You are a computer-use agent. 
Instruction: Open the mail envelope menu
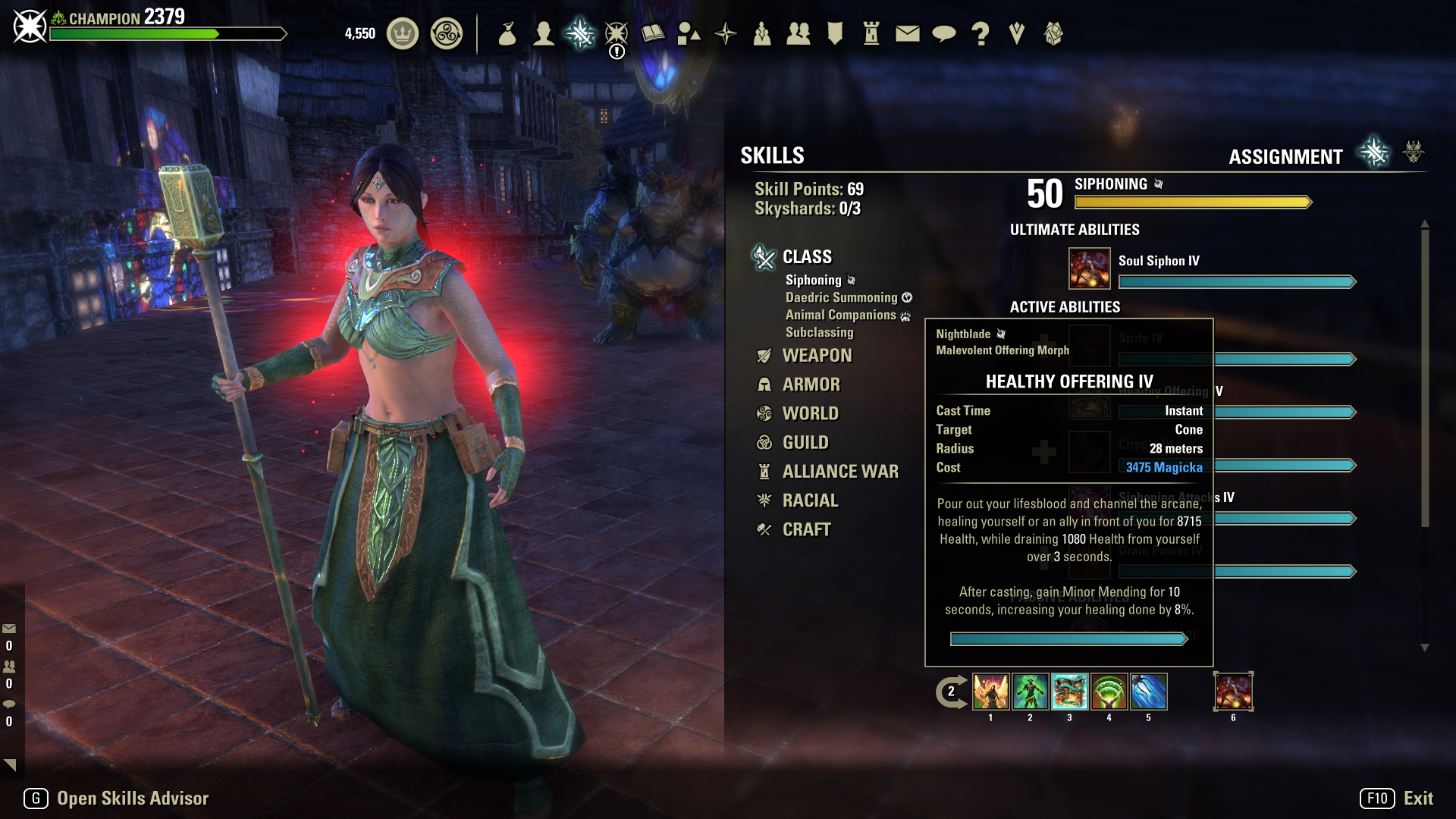(x=907, y=33)
